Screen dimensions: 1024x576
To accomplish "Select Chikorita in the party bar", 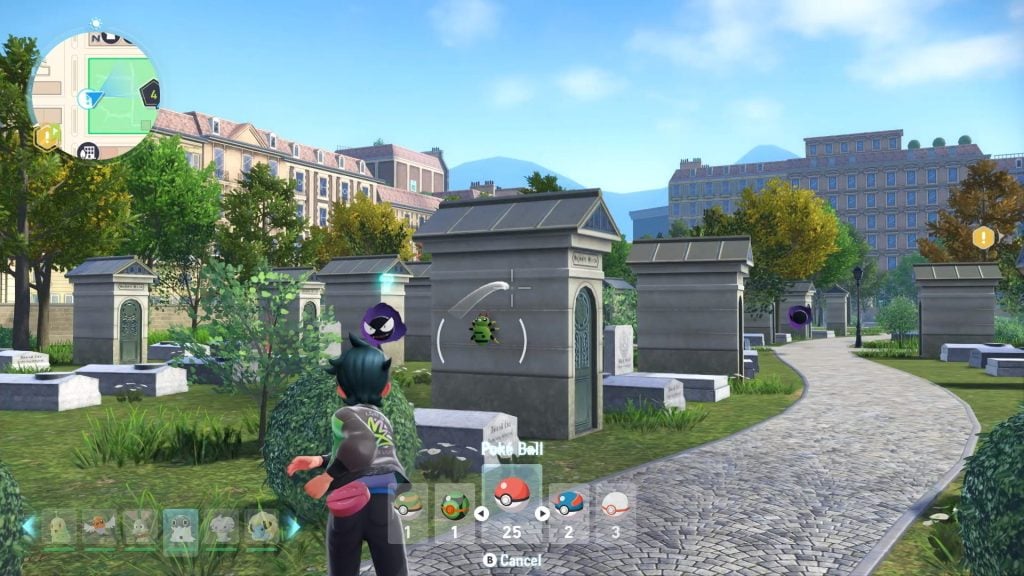I will 59,526.
